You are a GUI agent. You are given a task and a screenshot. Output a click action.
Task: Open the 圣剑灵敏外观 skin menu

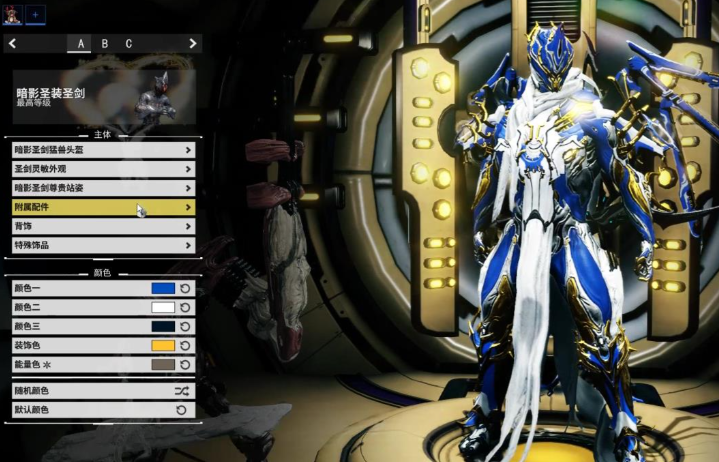pos(103,169)
